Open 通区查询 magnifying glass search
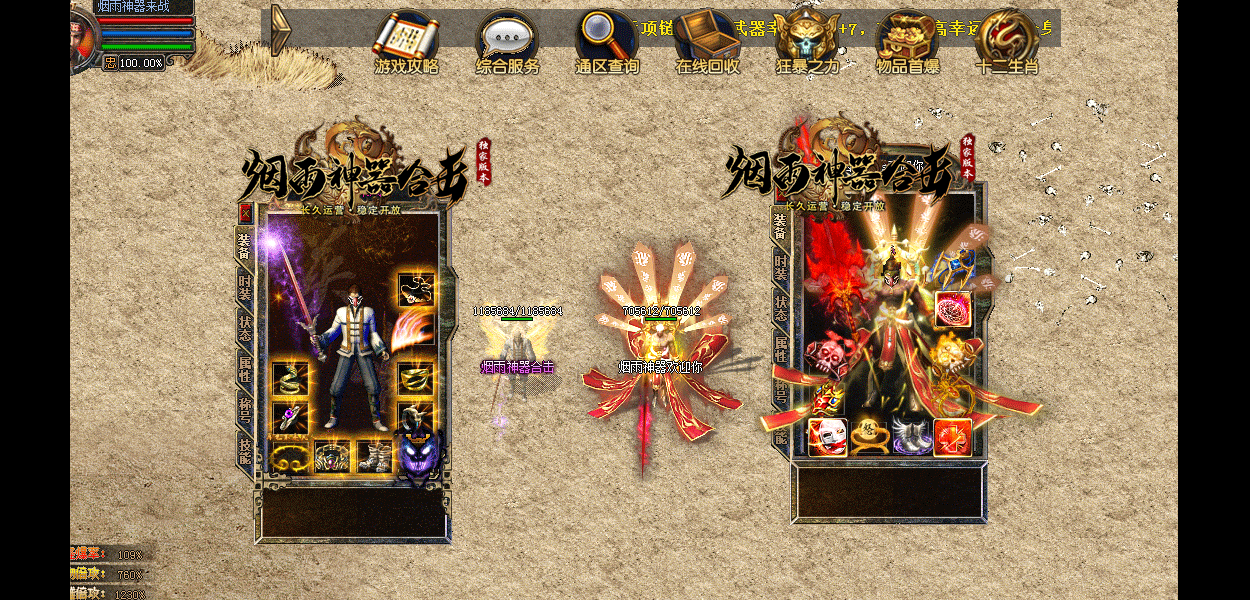Image resolution: width=1250 pixels, height=600 pixels. click(606, 38)
